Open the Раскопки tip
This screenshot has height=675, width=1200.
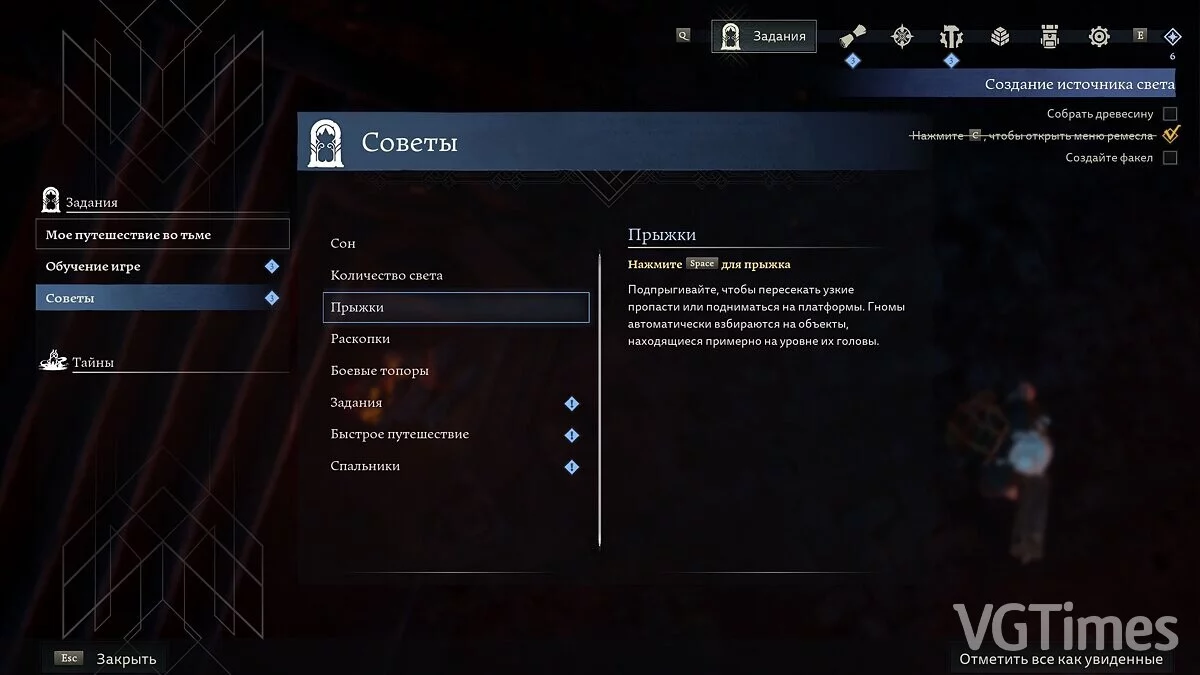(x=361, y=339)
